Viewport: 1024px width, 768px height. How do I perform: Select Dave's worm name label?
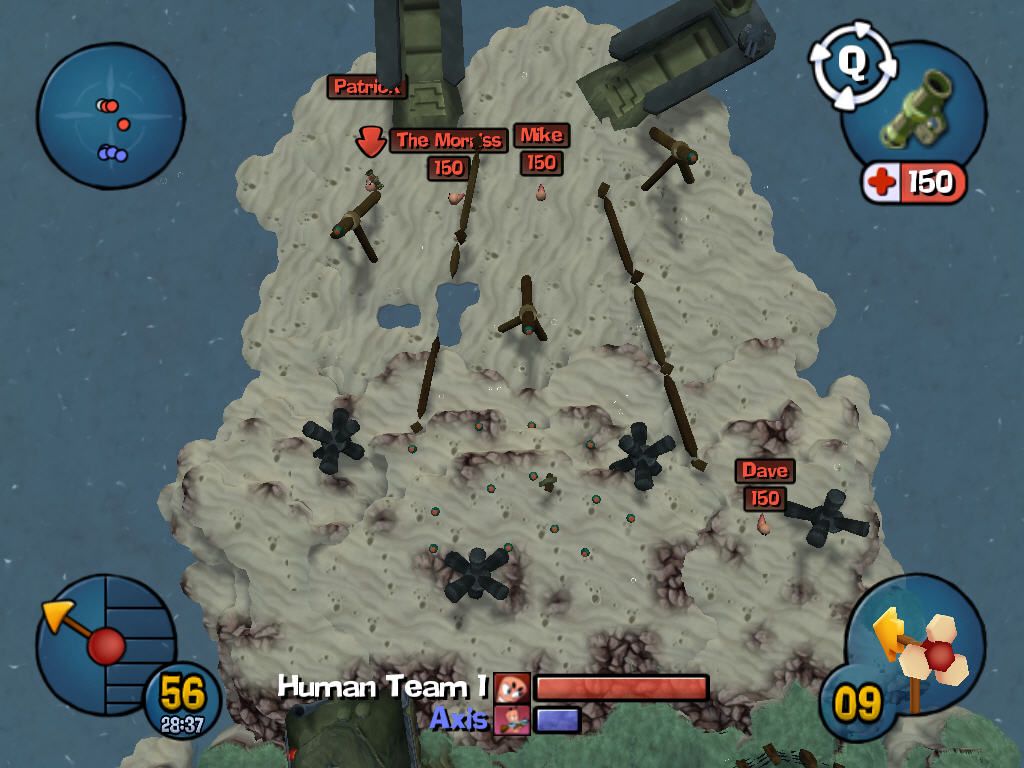(x=765, y=471)
